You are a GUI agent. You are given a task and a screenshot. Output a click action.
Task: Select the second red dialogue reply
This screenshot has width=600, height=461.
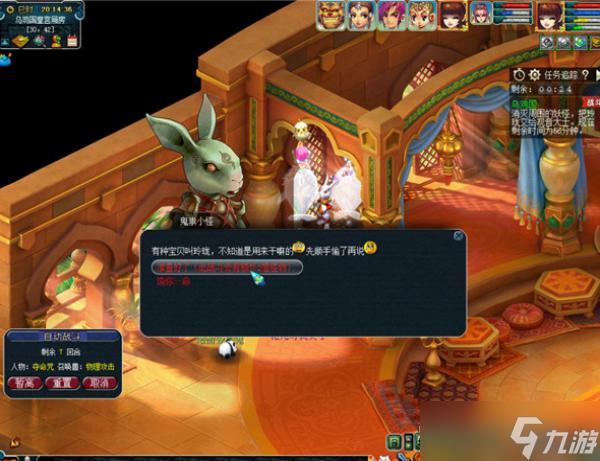pos(172,282)
